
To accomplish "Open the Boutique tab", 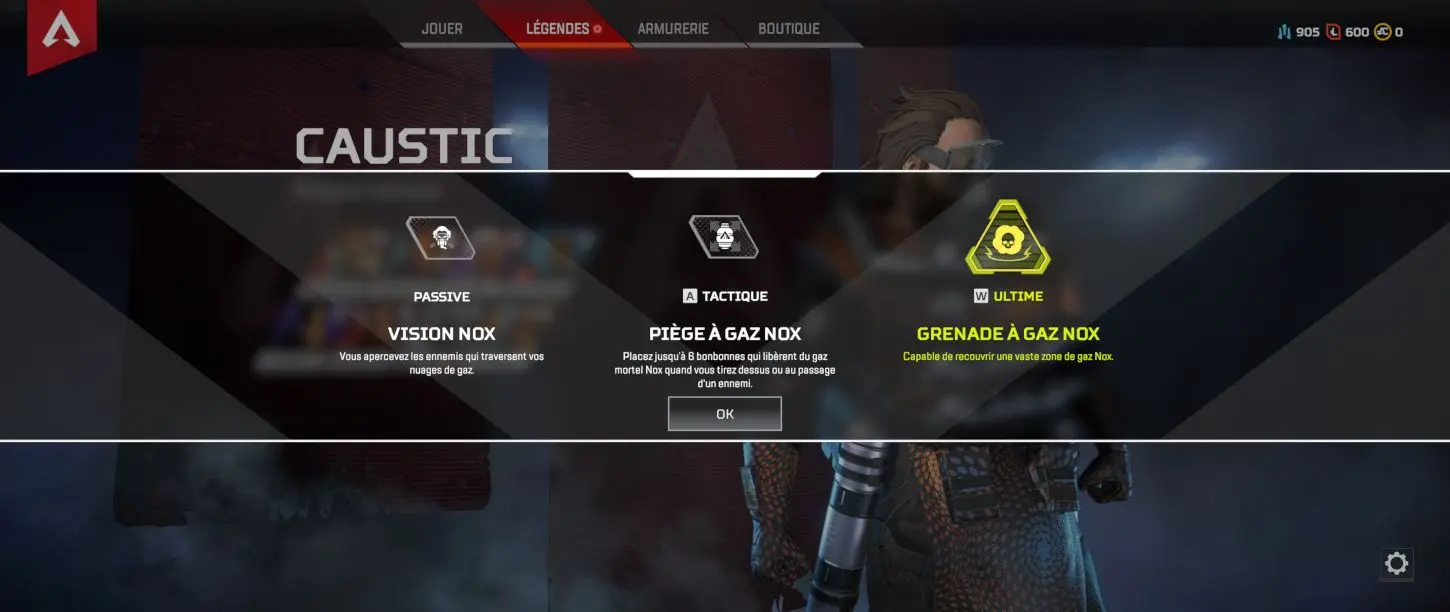I will point(789,29).
